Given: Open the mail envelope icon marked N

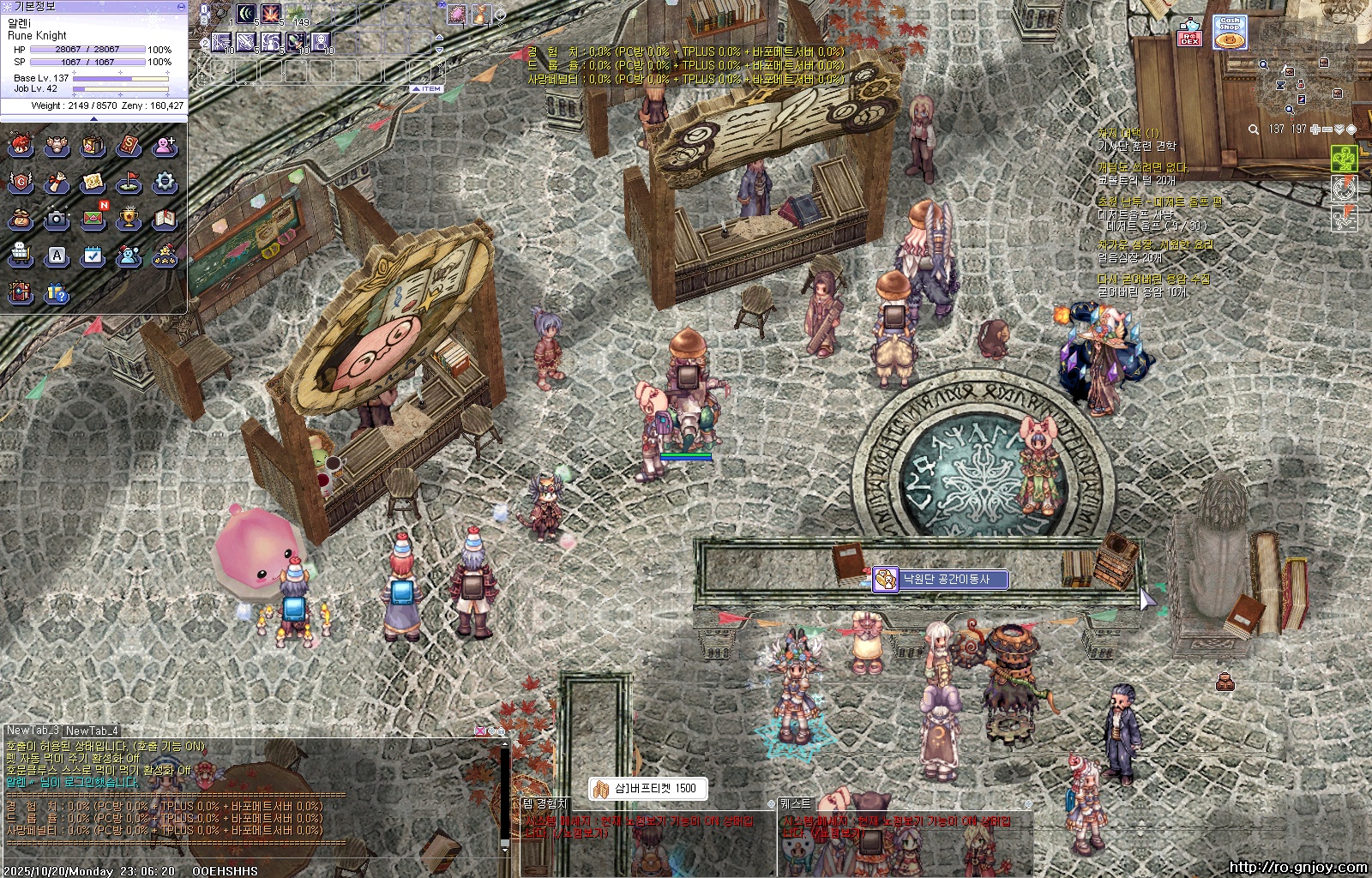Looking at the screenshot, I should point(93,219).
